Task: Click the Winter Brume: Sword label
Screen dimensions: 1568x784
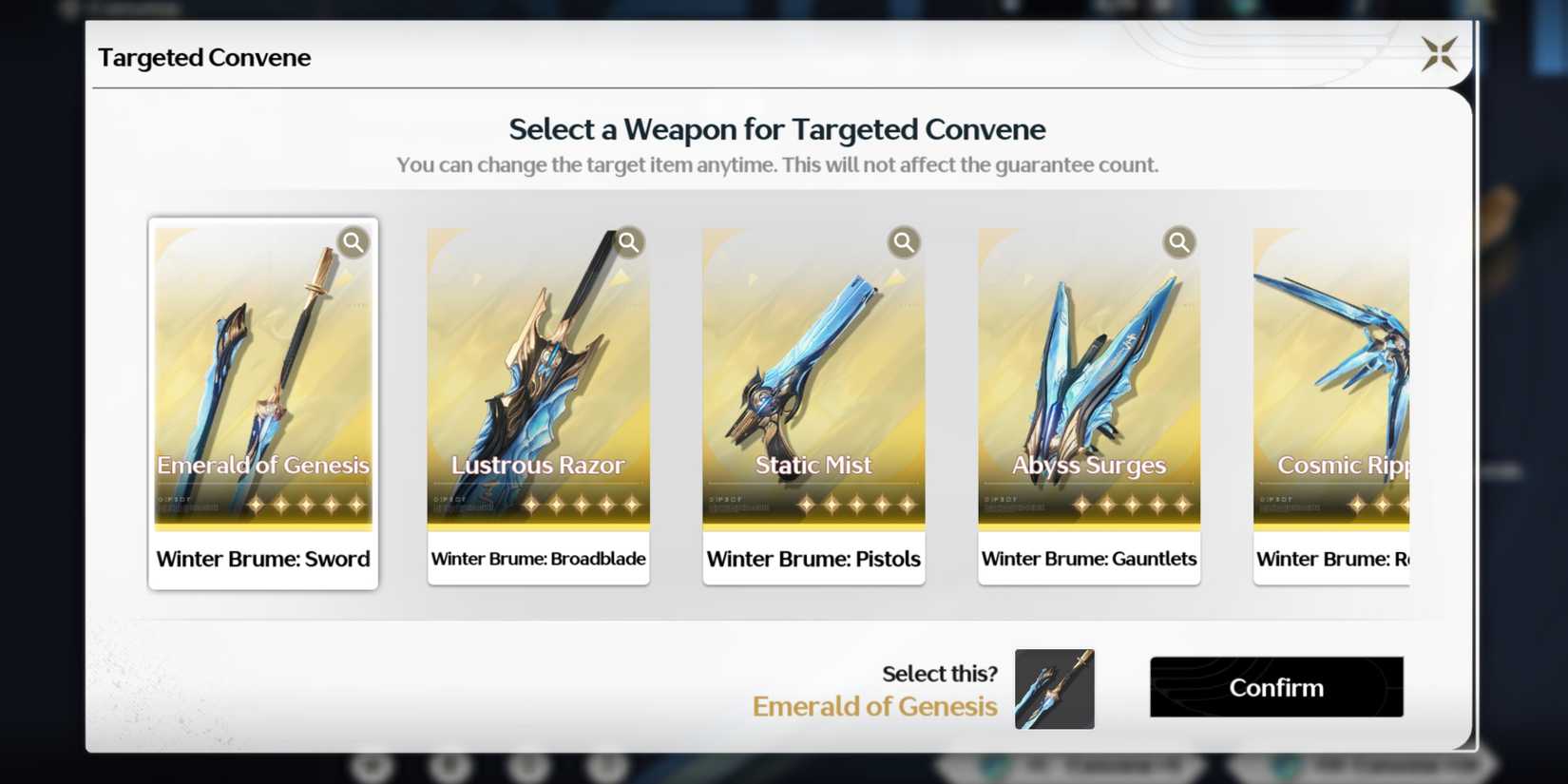Action: [263, 559]
